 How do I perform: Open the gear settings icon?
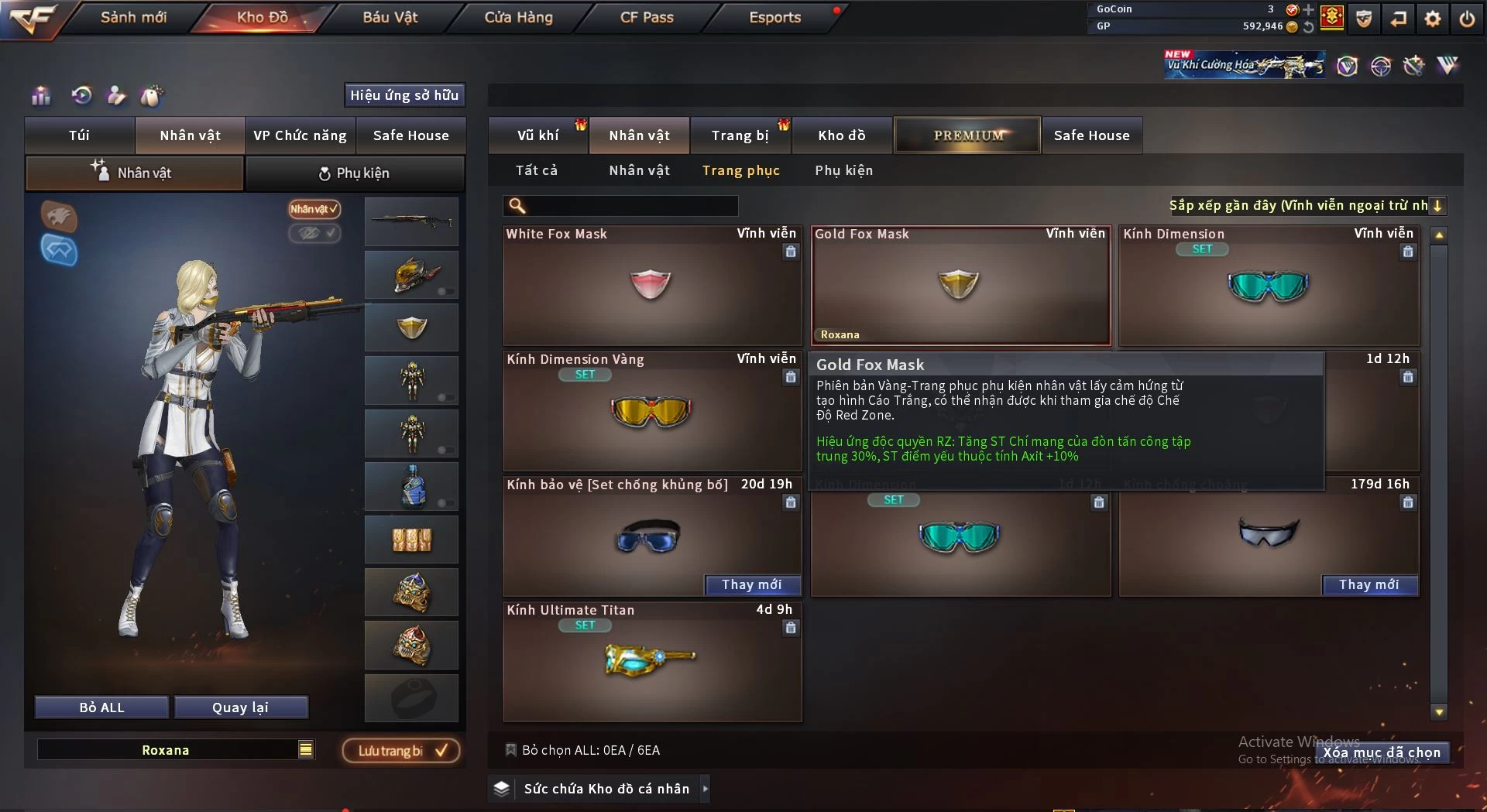click(x=1433, y=19)
